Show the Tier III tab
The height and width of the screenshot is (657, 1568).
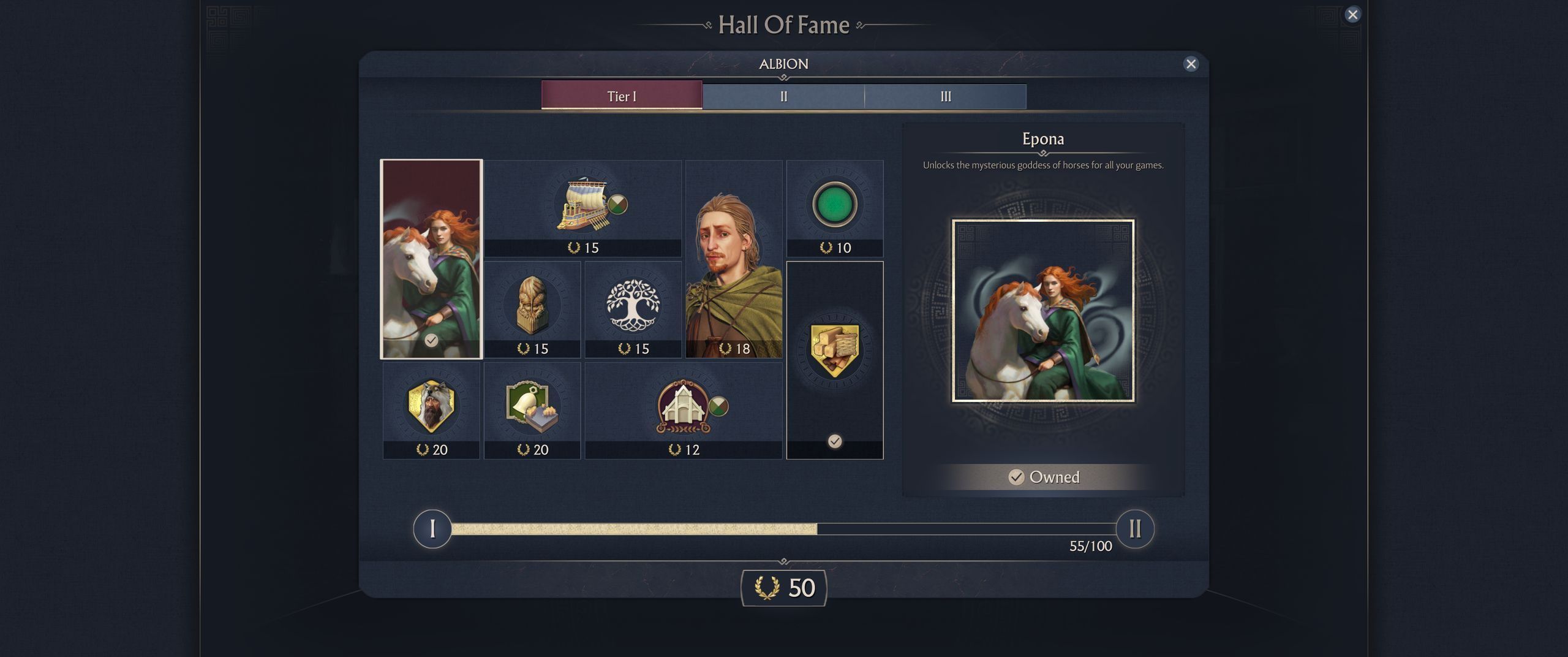pyautogui.click(x=945, y=97)
